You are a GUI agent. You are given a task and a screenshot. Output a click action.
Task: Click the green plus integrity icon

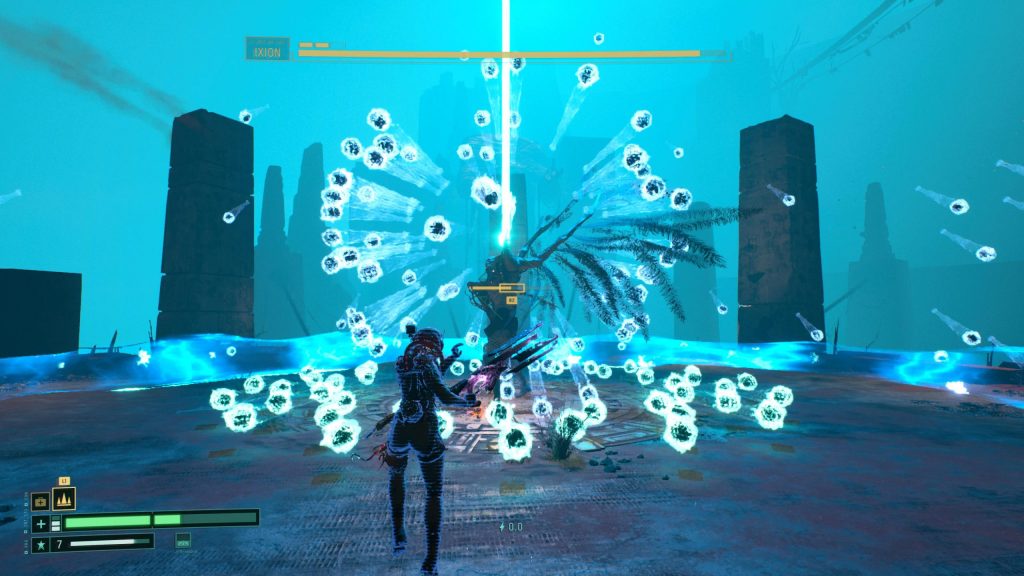click(x=40, y=524)
